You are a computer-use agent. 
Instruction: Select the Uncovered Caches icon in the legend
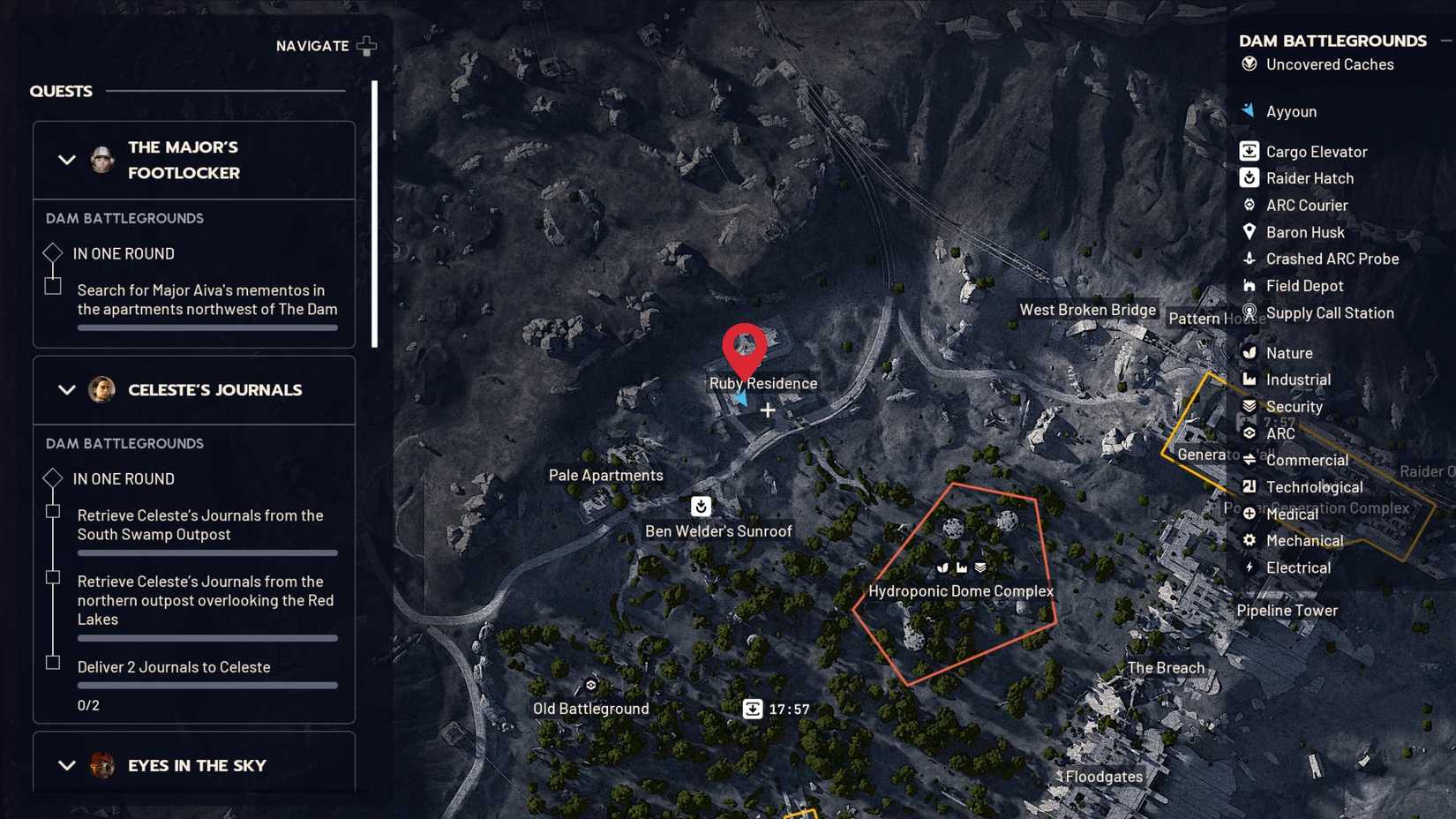tap(1248, 64)
